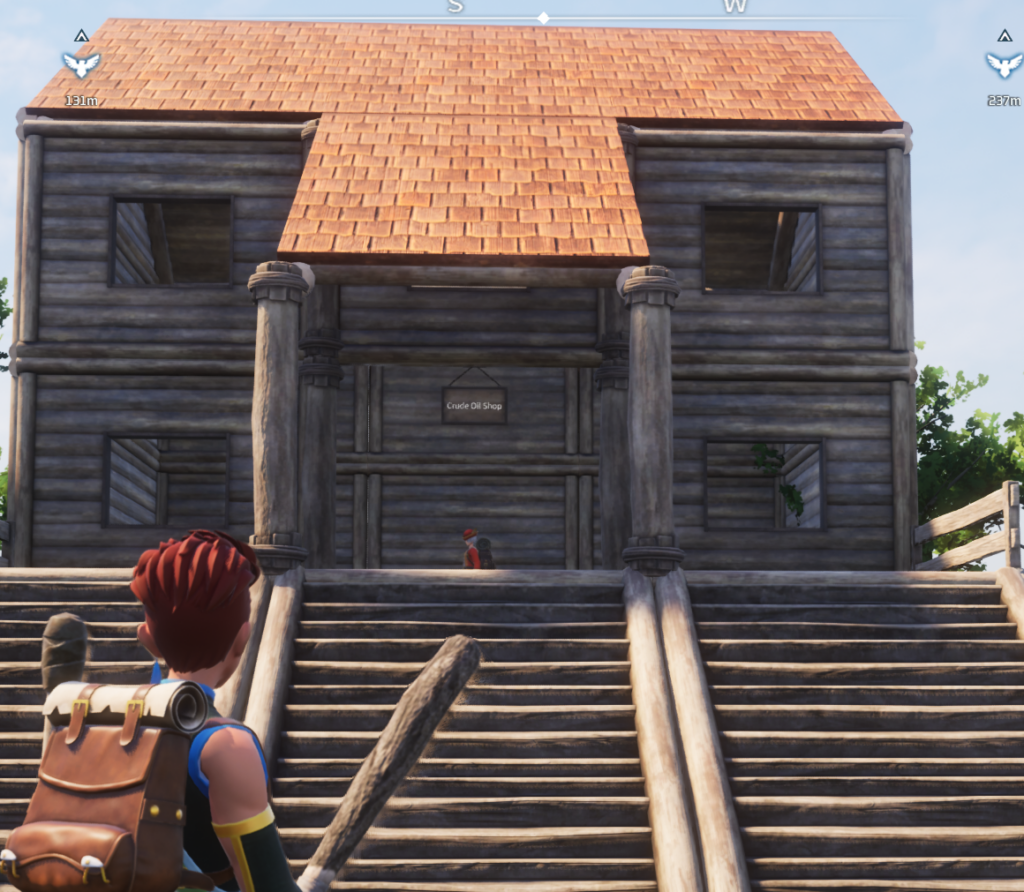
Task: Select the eagle waypoint marker showing 131m
Action: pyautogui.click(x=81, y=65)
